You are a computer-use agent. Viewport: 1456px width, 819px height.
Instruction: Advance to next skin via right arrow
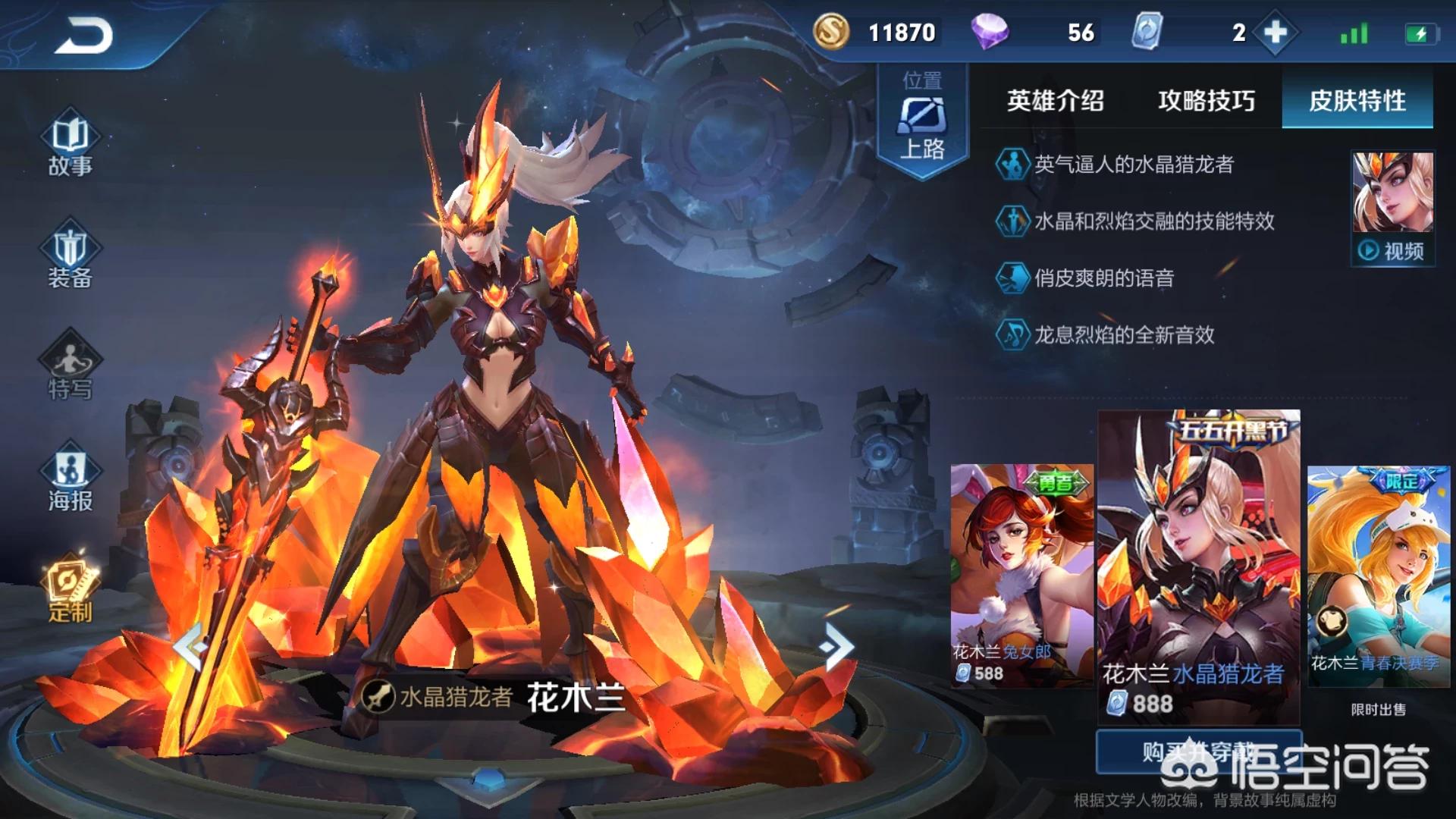pos(836,646)
